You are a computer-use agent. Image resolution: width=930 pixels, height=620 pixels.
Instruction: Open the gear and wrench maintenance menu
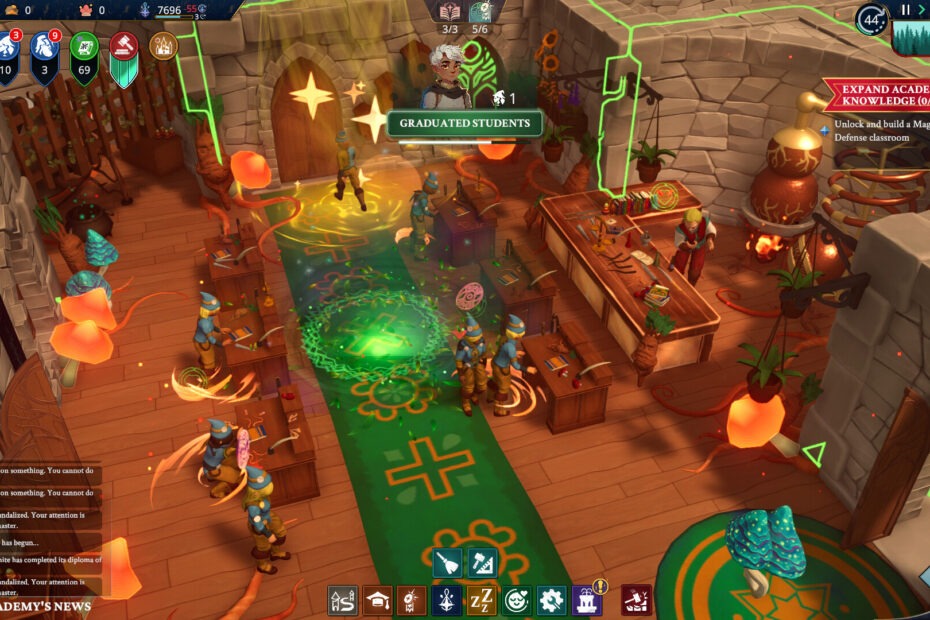[x=551, y=600]
